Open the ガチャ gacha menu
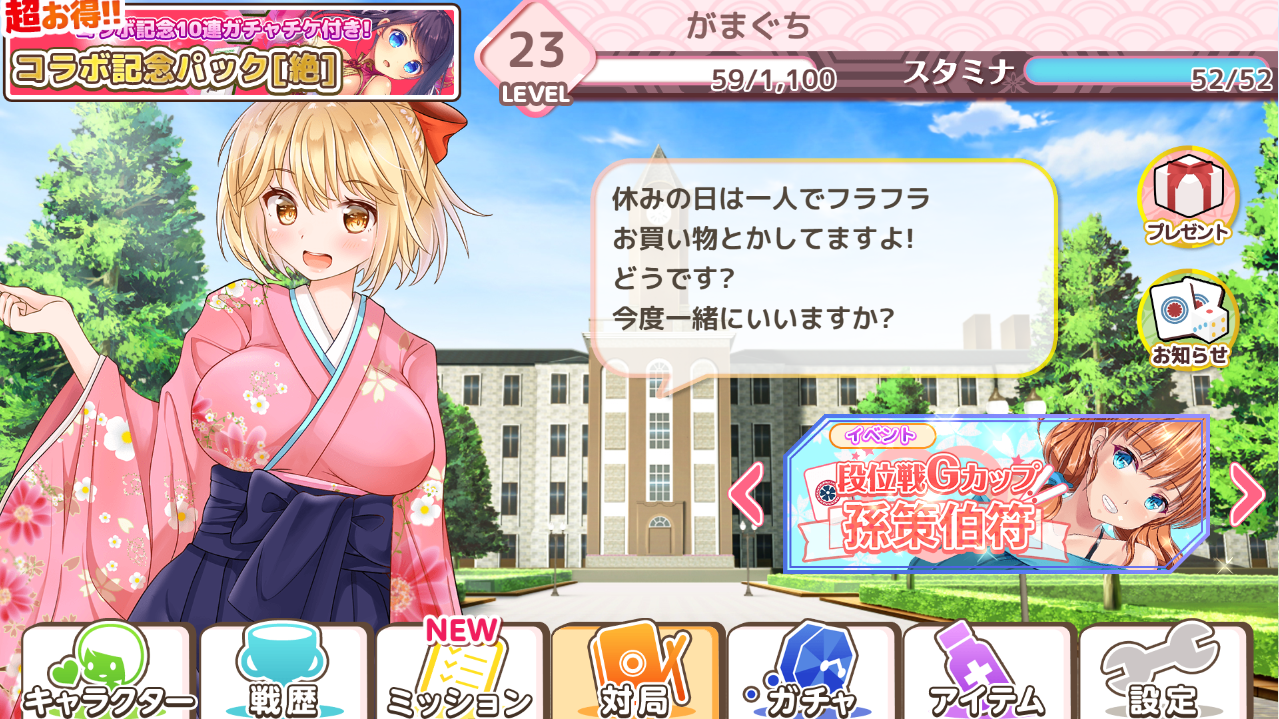The width and height of the screenshot is (1279, 719). [x=812, y=673]
